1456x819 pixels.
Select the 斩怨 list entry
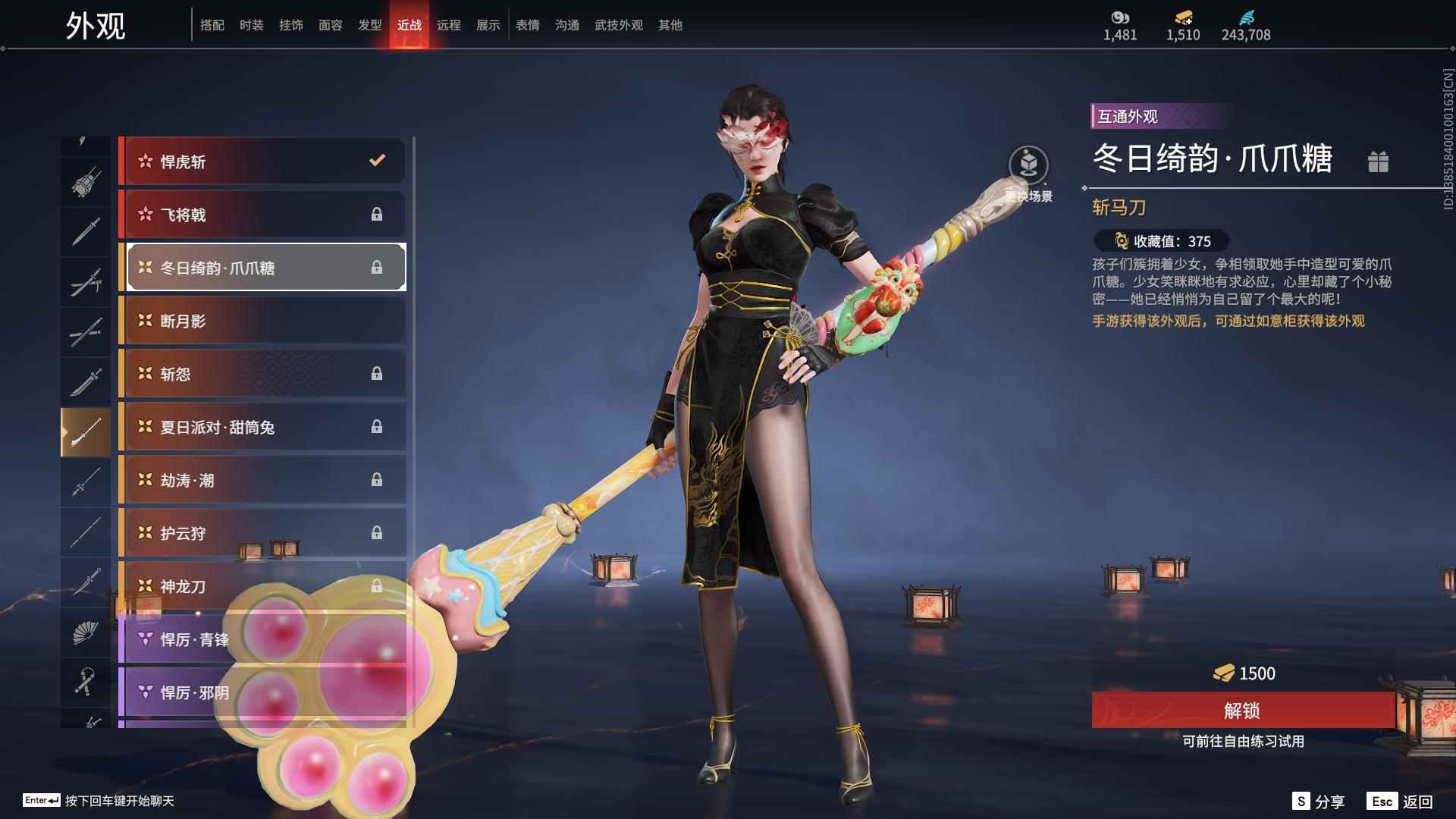[x=262, y=374]
